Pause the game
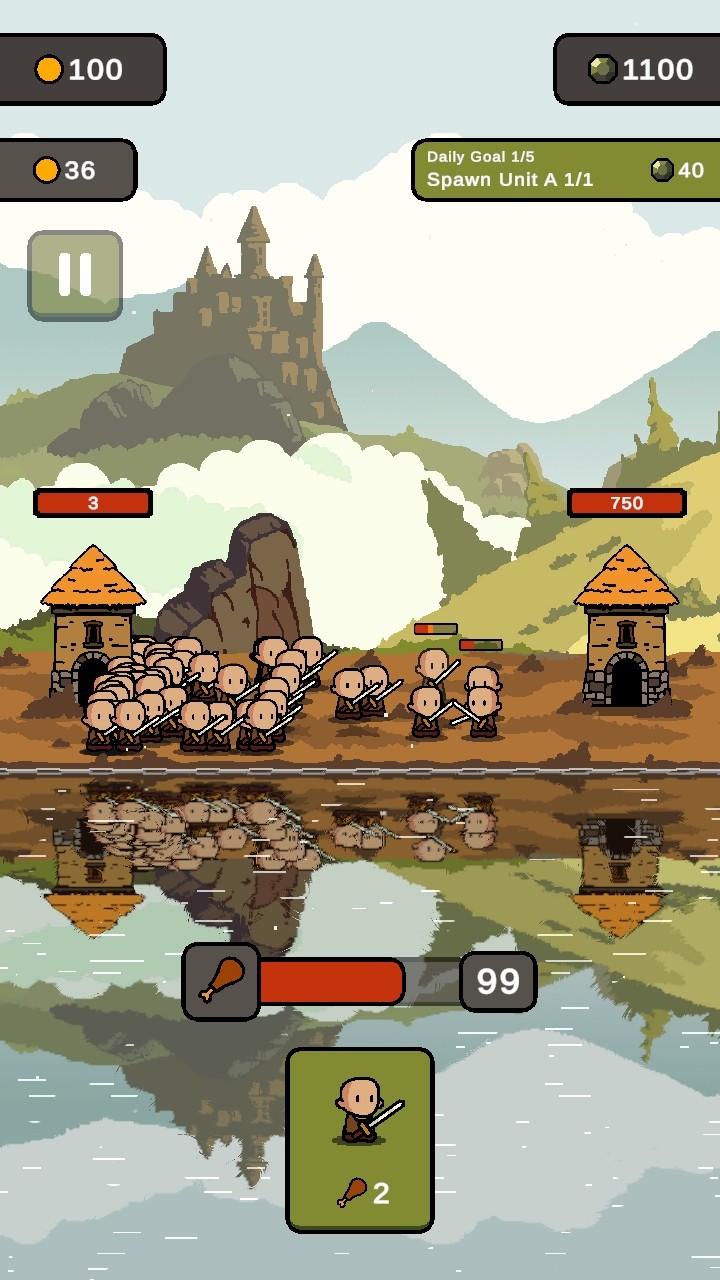The image size is (720, 1280). tap(75, 275)
